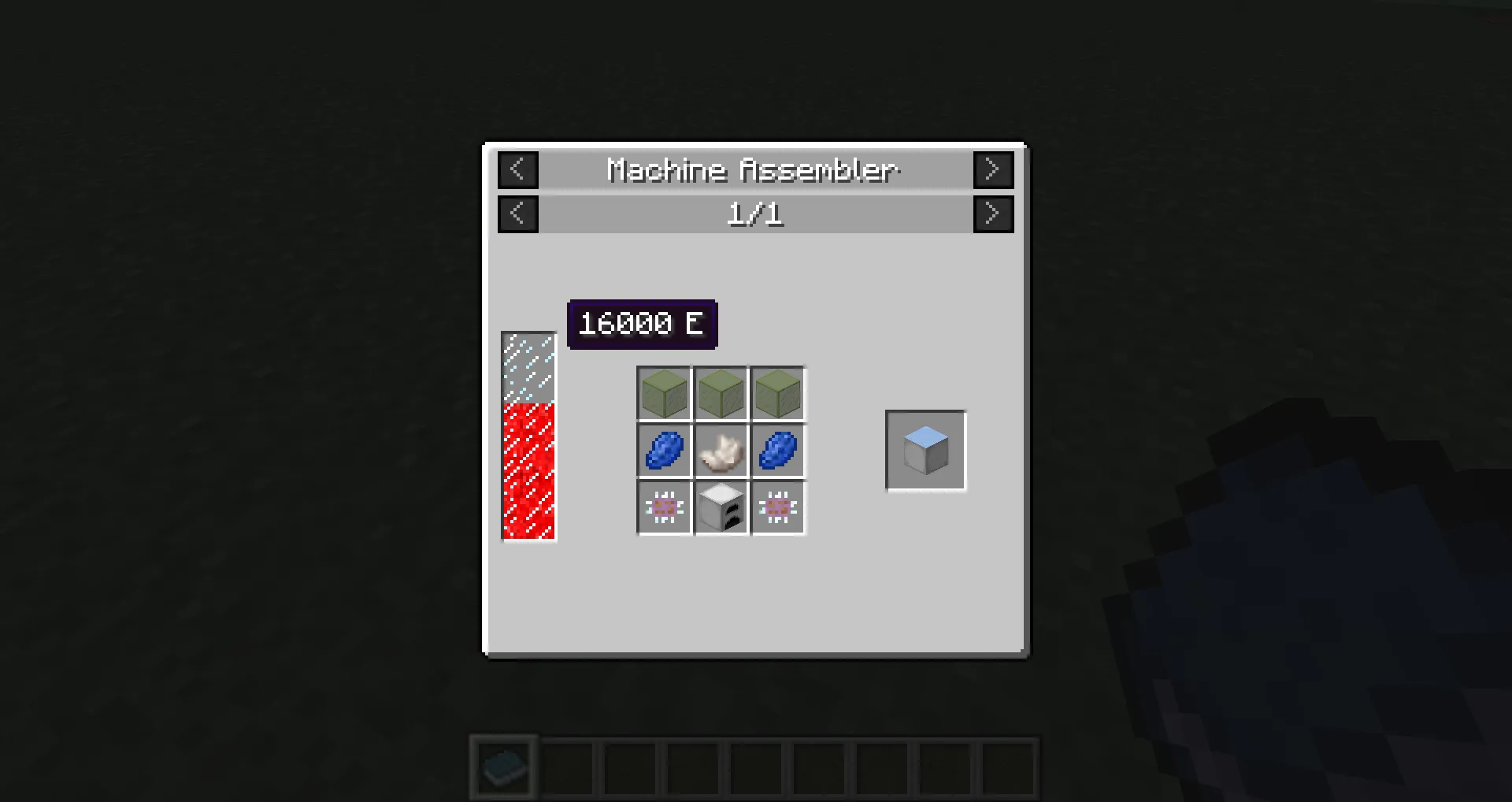
Task: Pick the top-right green block ingredient
Action: pyautogui.click(x=777, y=394)
